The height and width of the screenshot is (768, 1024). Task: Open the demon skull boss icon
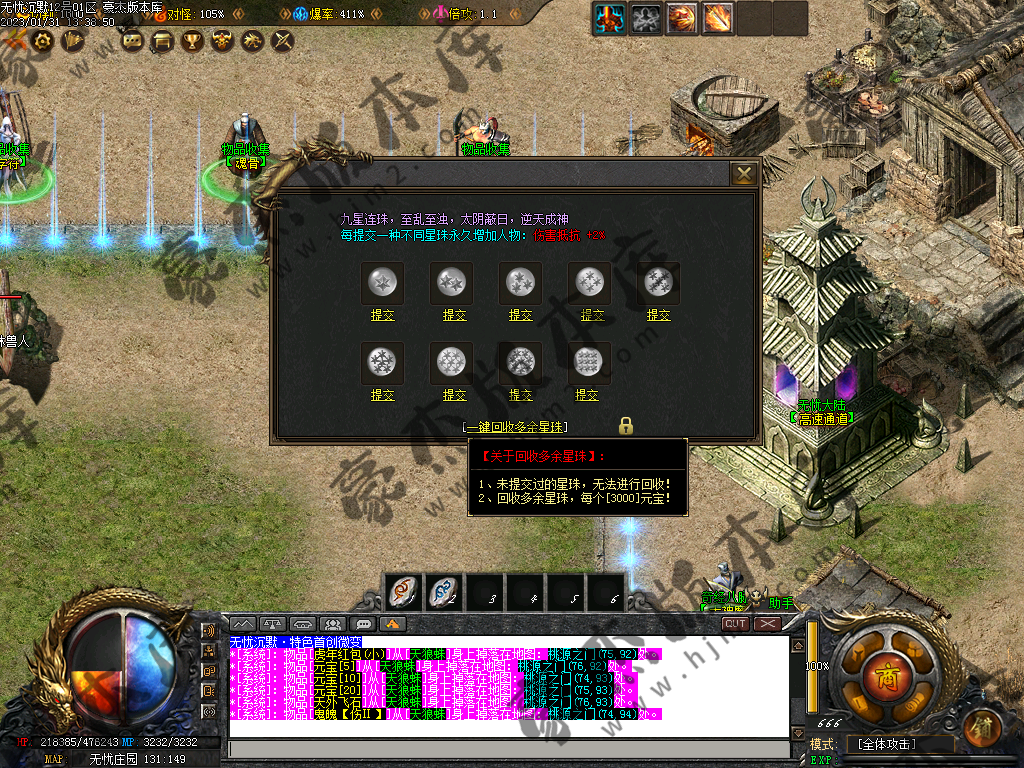click(222, 41)
